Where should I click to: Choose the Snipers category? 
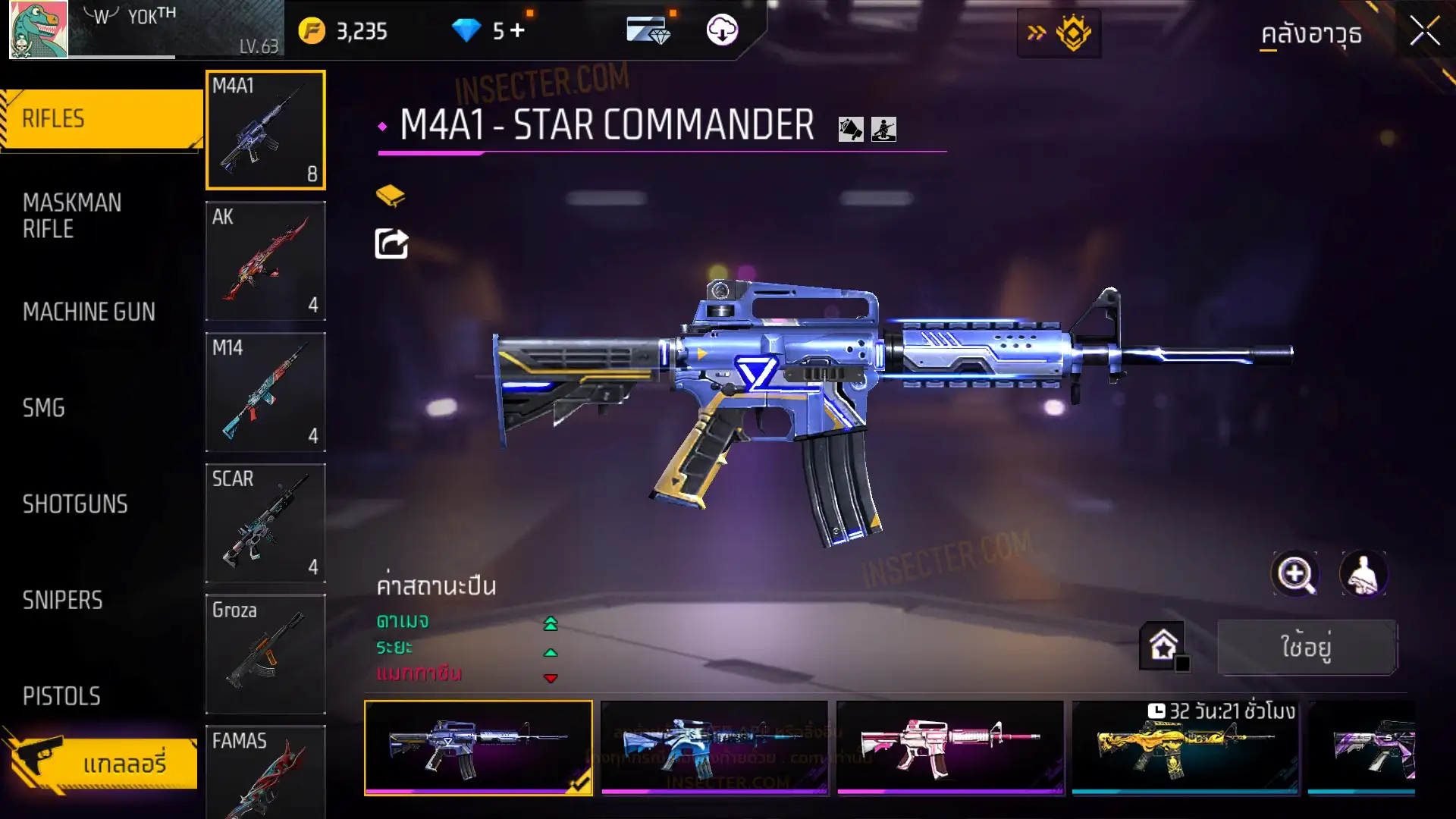point(62,601)
